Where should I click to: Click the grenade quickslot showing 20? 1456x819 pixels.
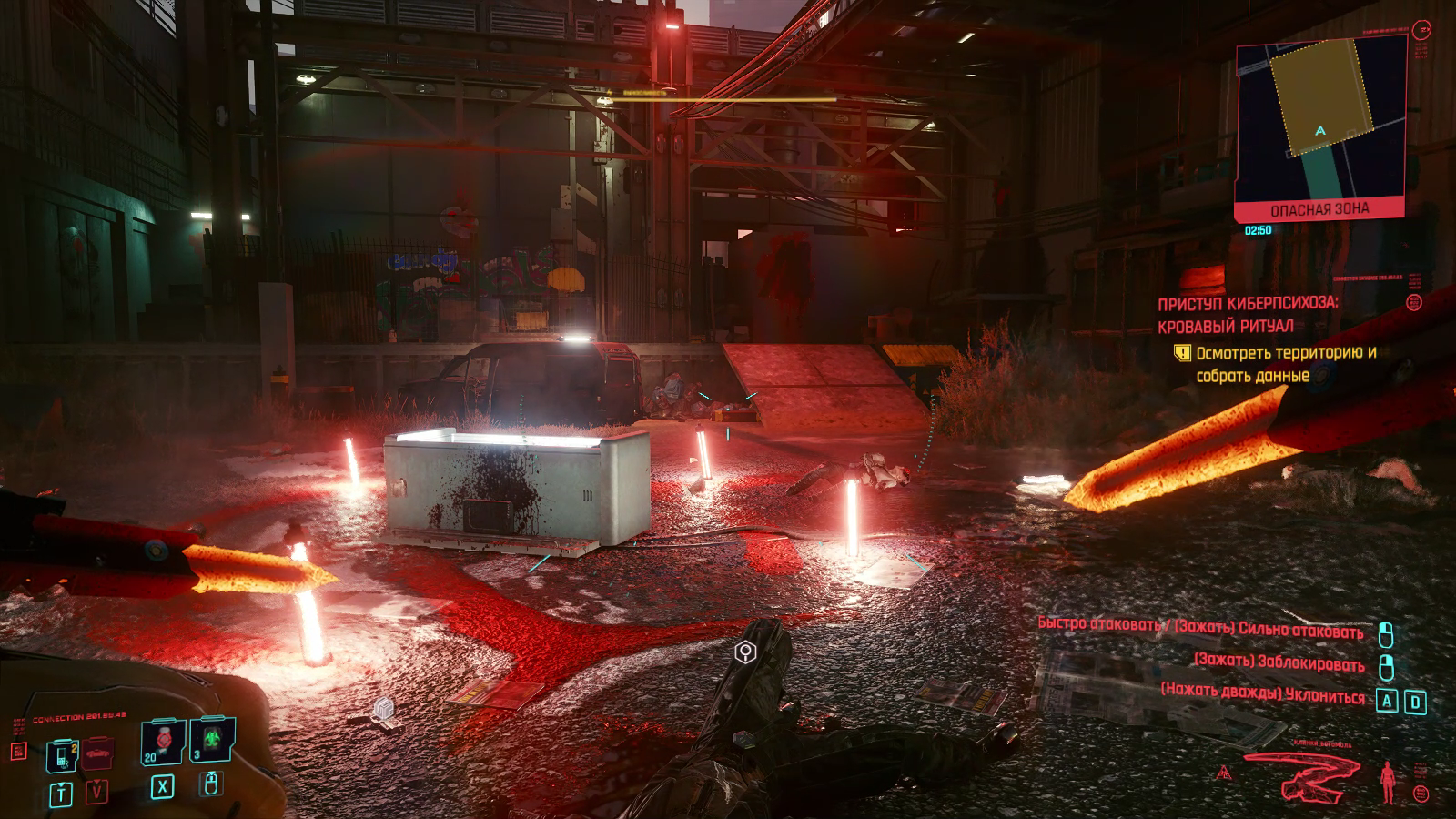pyautogui.click(x=164, y=740)
